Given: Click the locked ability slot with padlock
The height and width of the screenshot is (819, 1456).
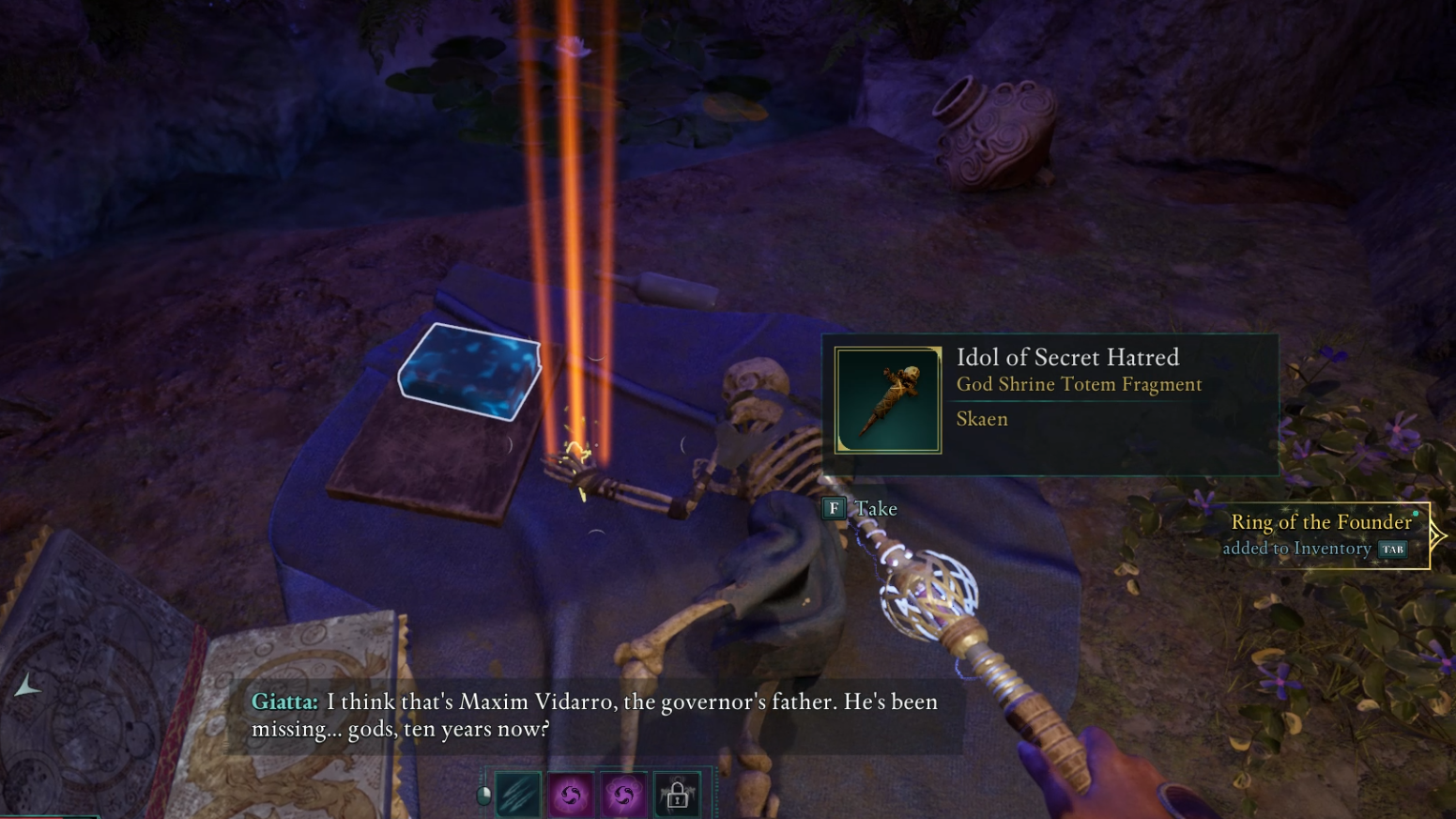Looking at the screenshot, I should [677, 796].
